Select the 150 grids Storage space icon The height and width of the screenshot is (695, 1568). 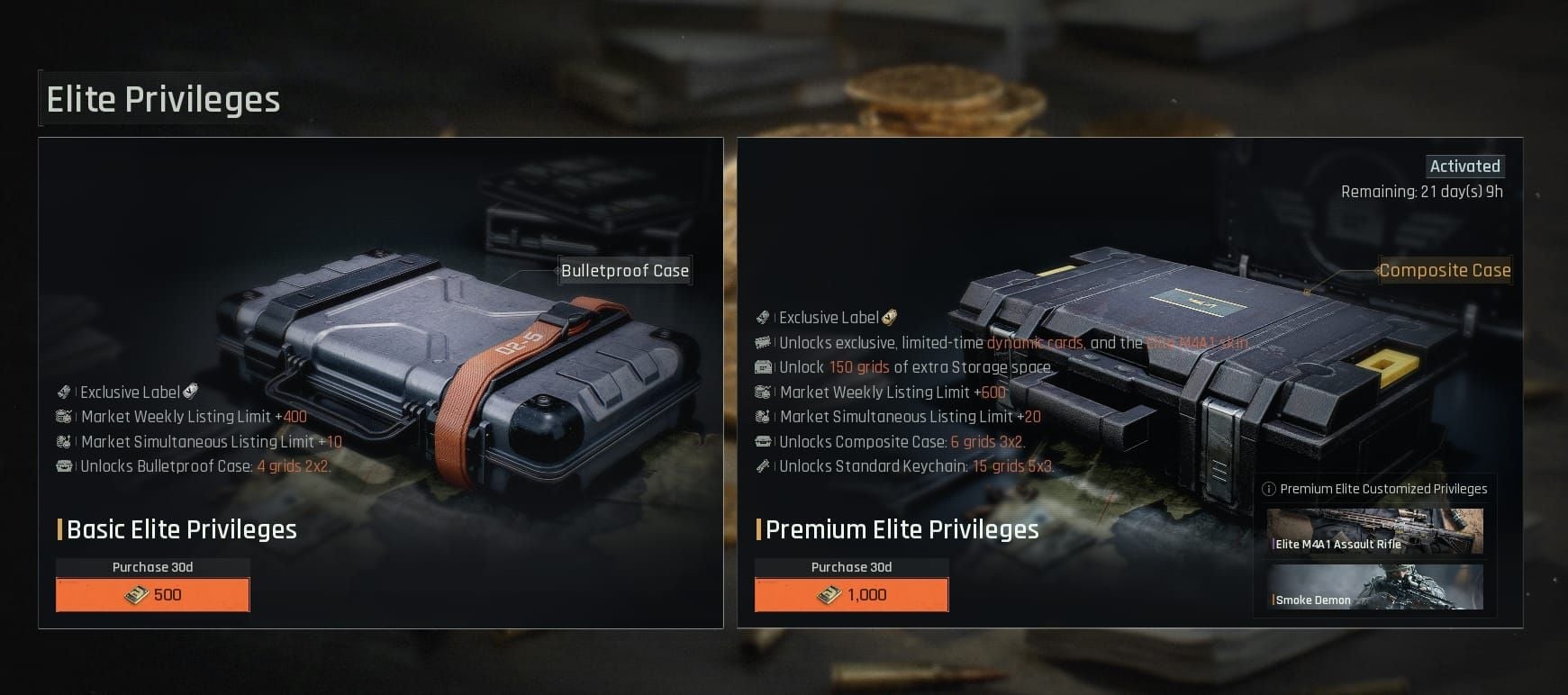763,367
